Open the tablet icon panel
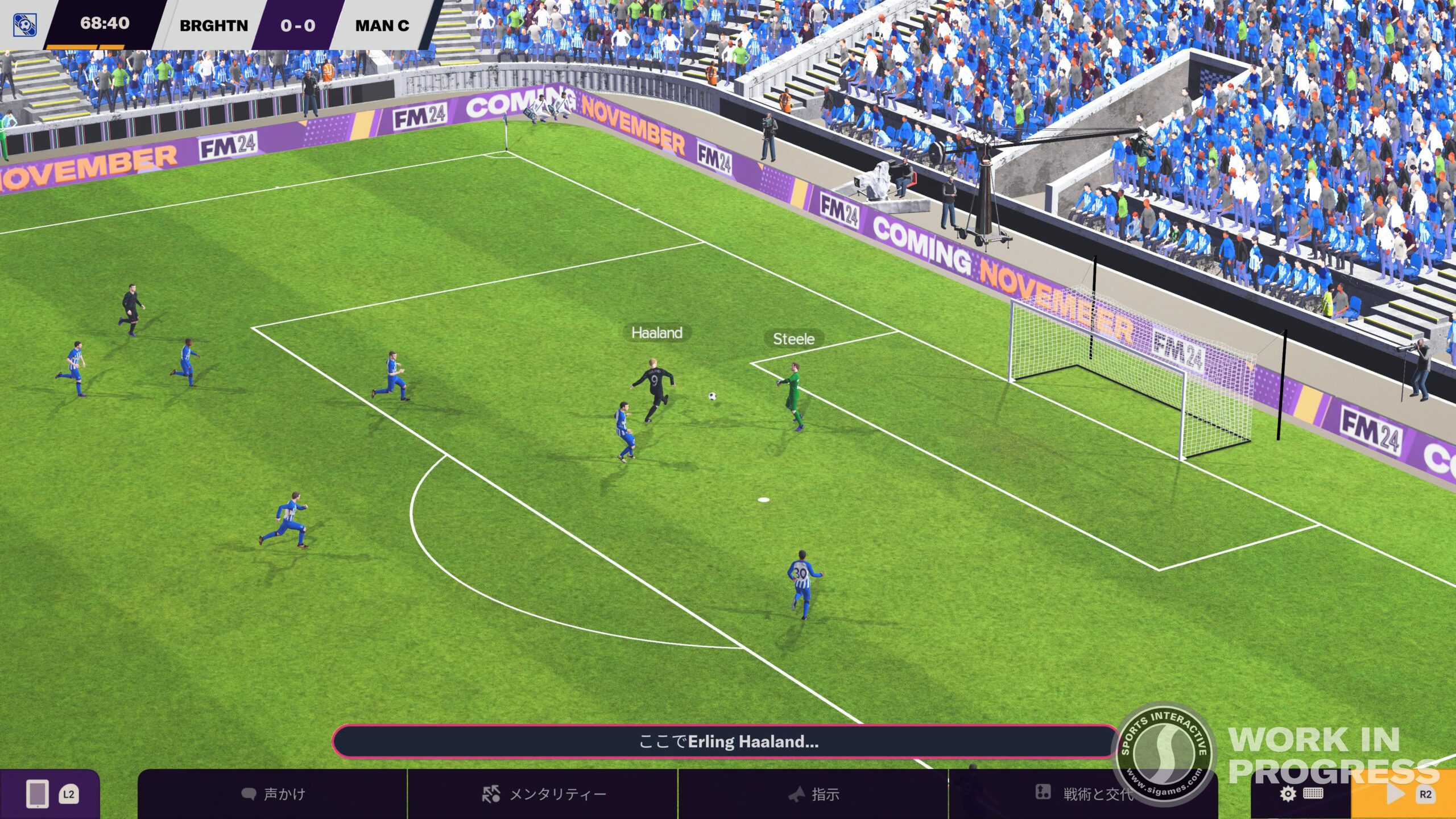Screen dimensions: 1456x819 tap(38, 794)
